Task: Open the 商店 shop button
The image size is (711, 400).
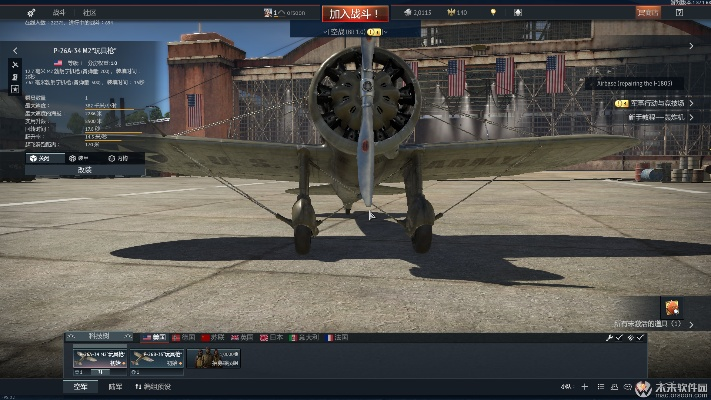Action: [x=648, y=12]
